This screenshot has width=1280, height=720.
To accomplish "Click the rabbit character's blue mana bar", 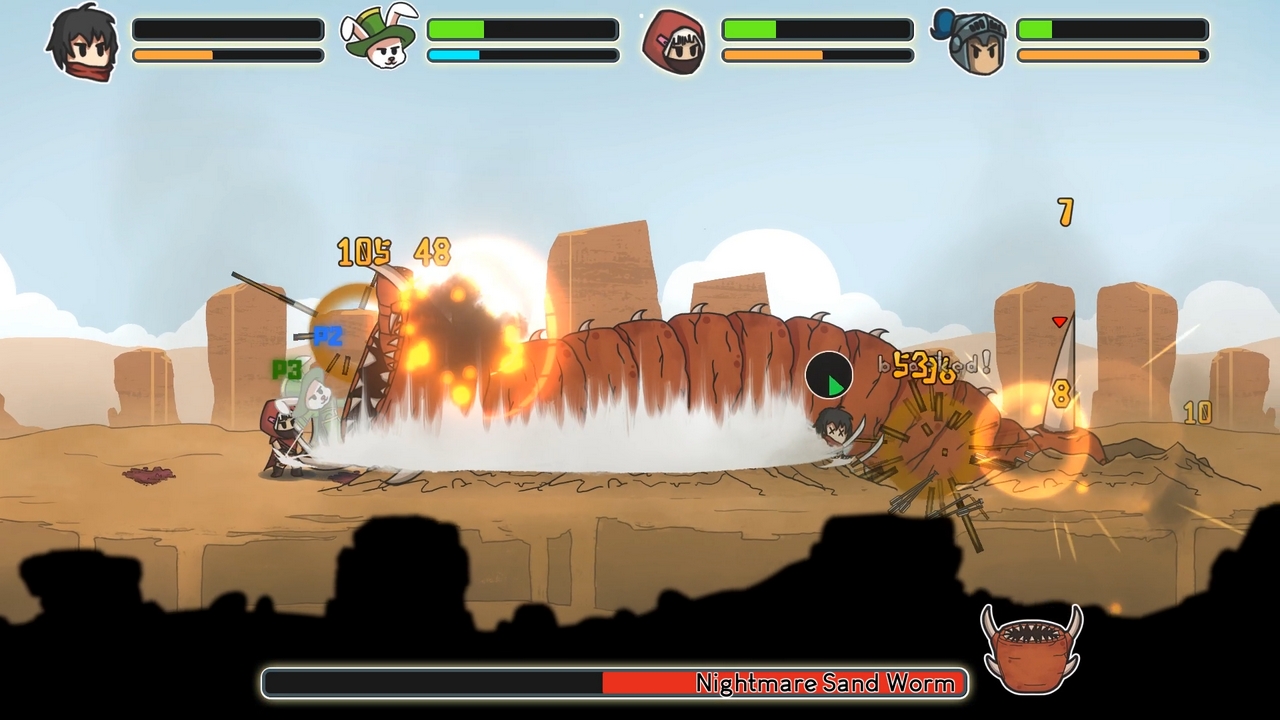I will [x=521, y=55].
